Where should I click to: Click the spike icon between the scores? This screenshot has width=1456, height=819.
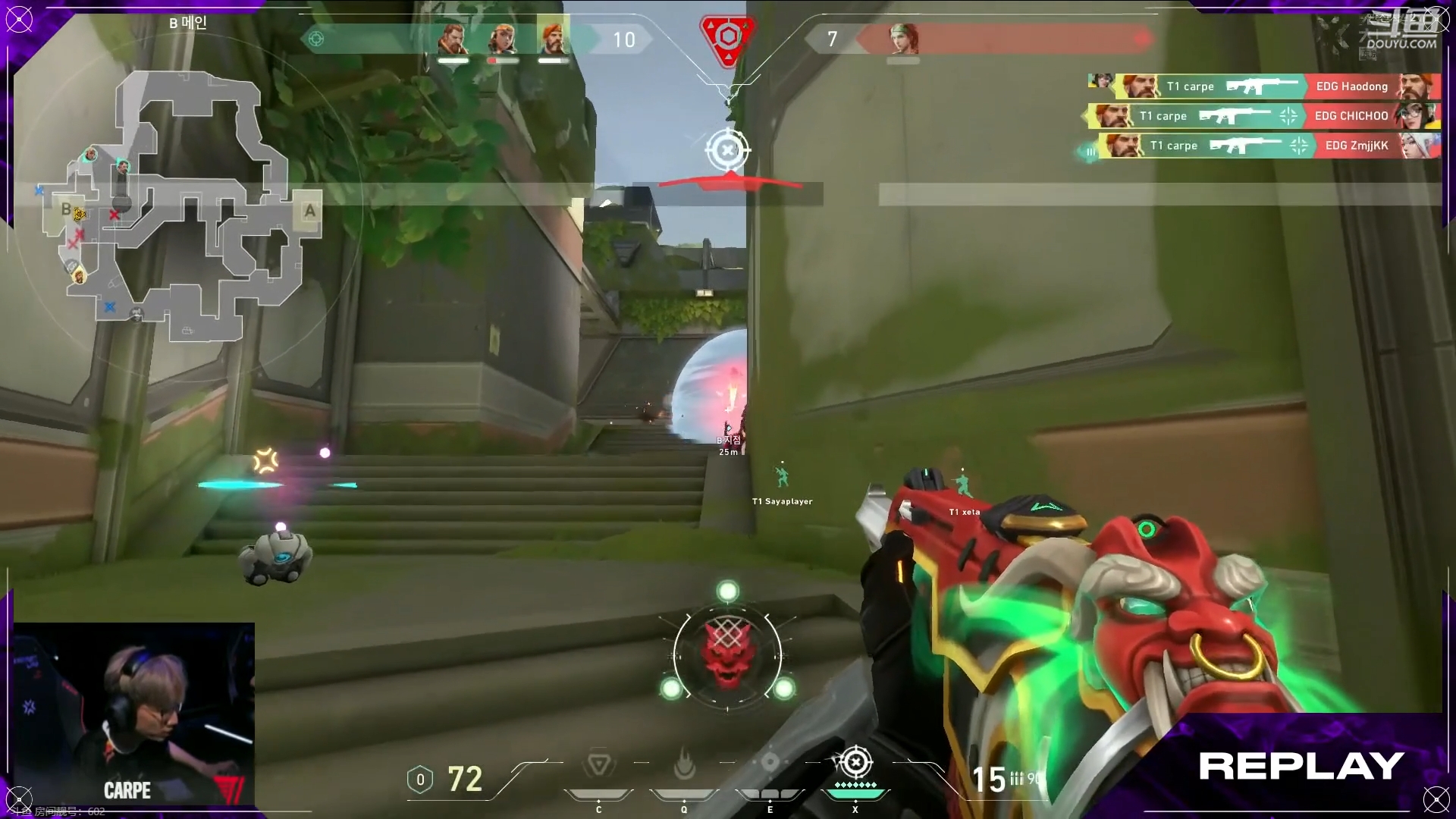(x=727, y=38)
